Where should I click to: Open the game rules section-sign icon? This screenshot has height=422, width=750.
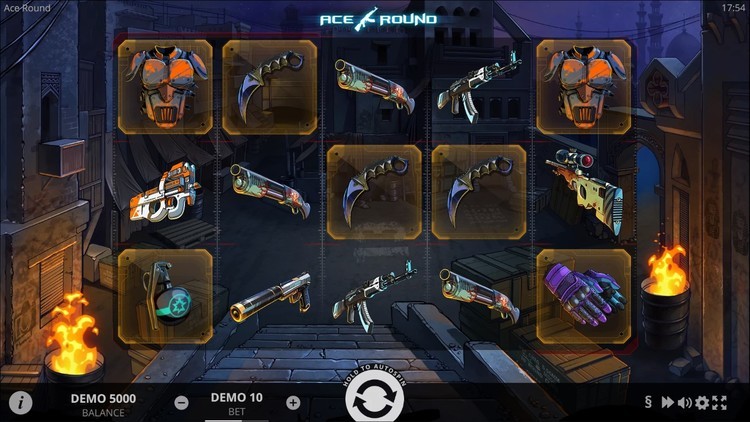point(648,403)
